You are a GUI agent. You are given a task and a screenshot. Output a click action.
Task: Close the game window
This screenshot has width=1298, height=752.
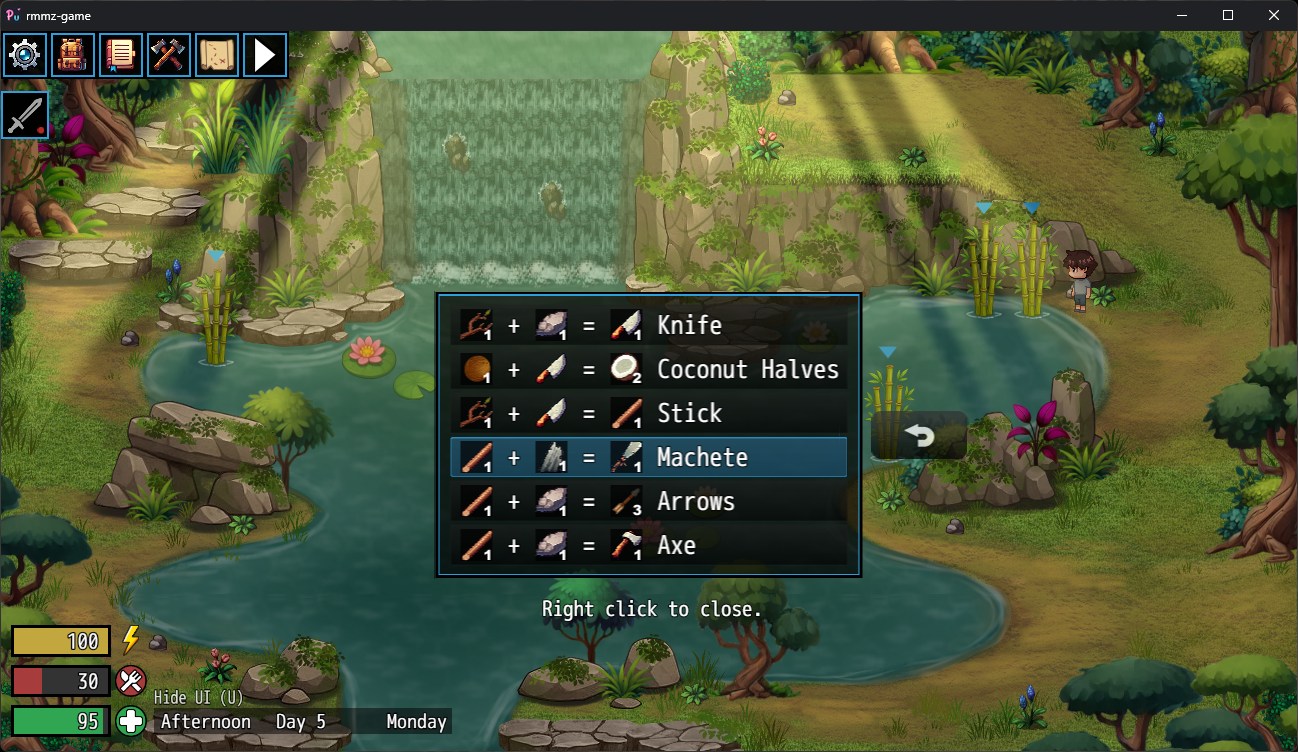(x=1273, y=15)
